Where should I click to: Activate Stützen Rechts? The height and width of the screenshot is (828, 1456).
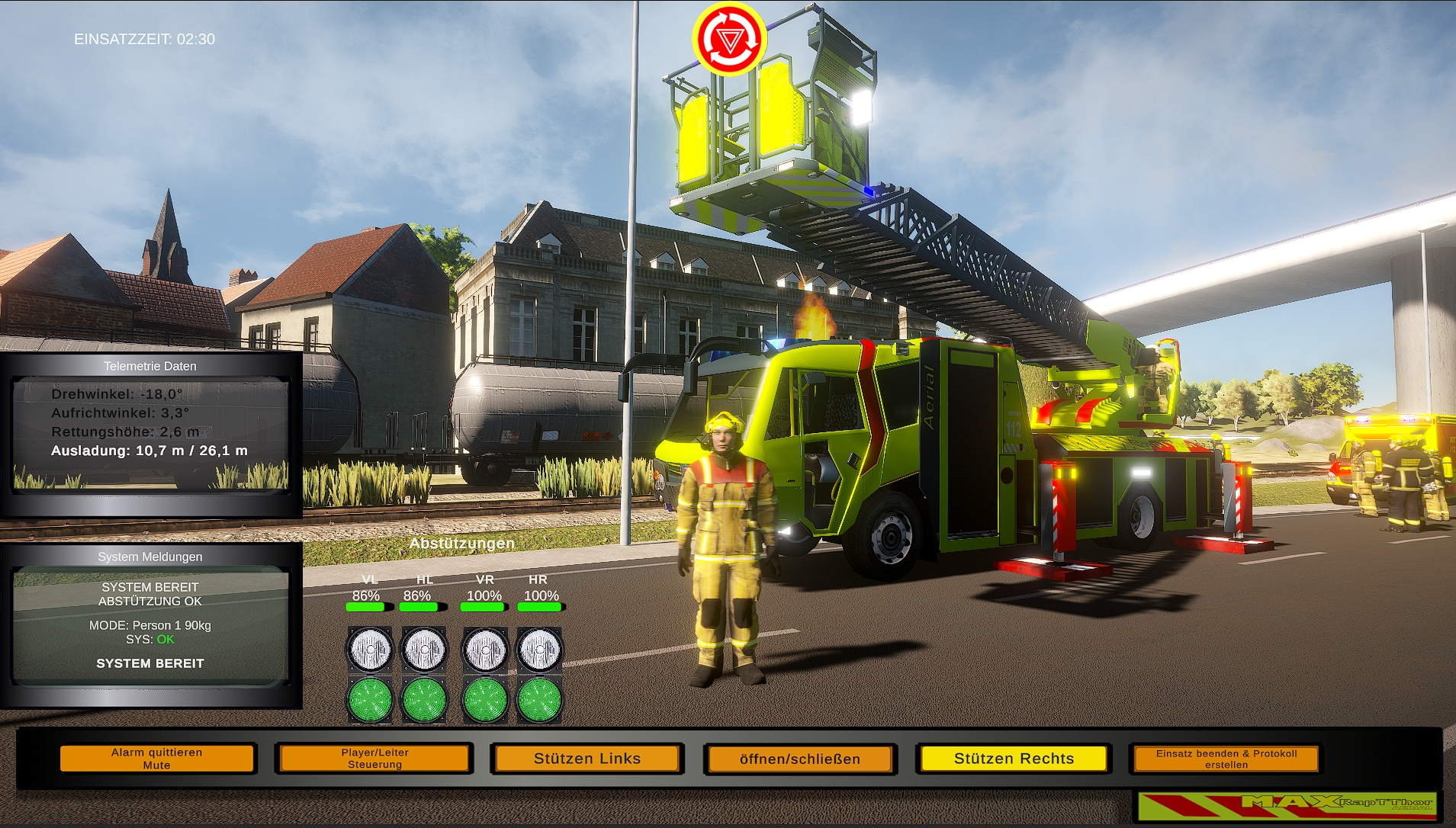pos(1014,759)
